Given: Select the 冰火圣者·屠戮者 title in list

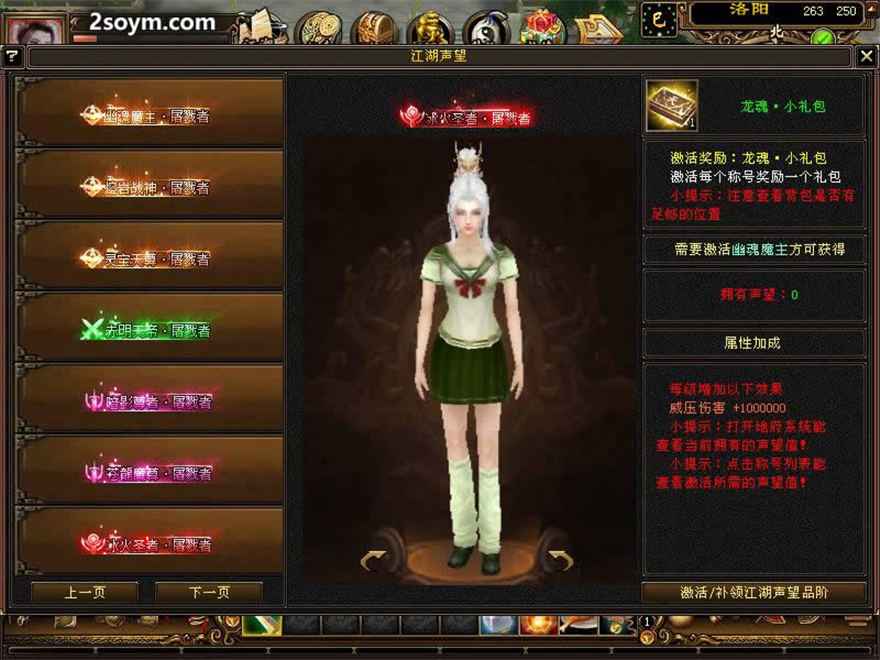Looking at the screenshot, I should [x=150, y=544].
